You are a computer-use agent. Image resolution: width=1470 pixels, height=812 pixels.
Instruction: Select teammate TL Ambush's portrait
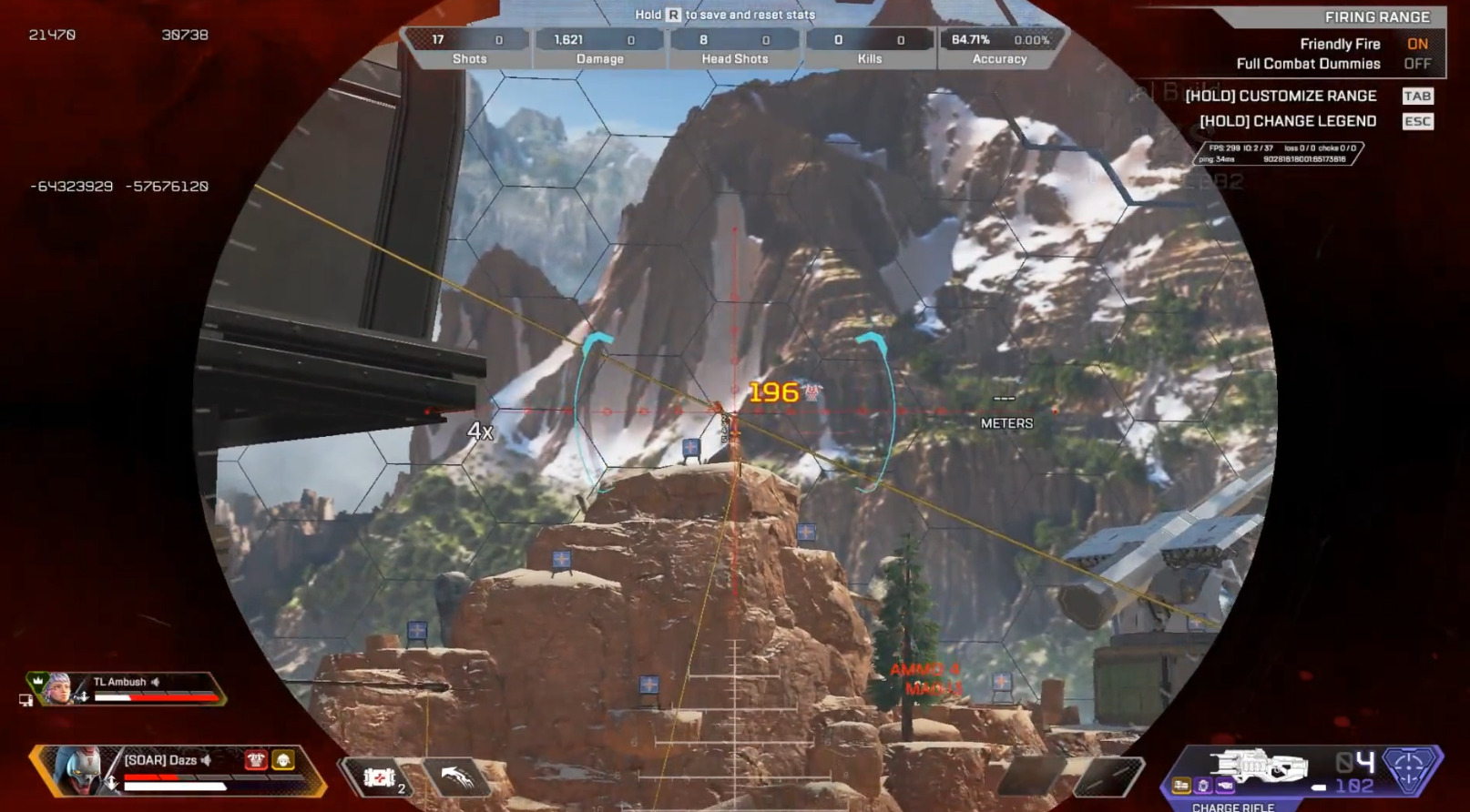tap(57, 688)
